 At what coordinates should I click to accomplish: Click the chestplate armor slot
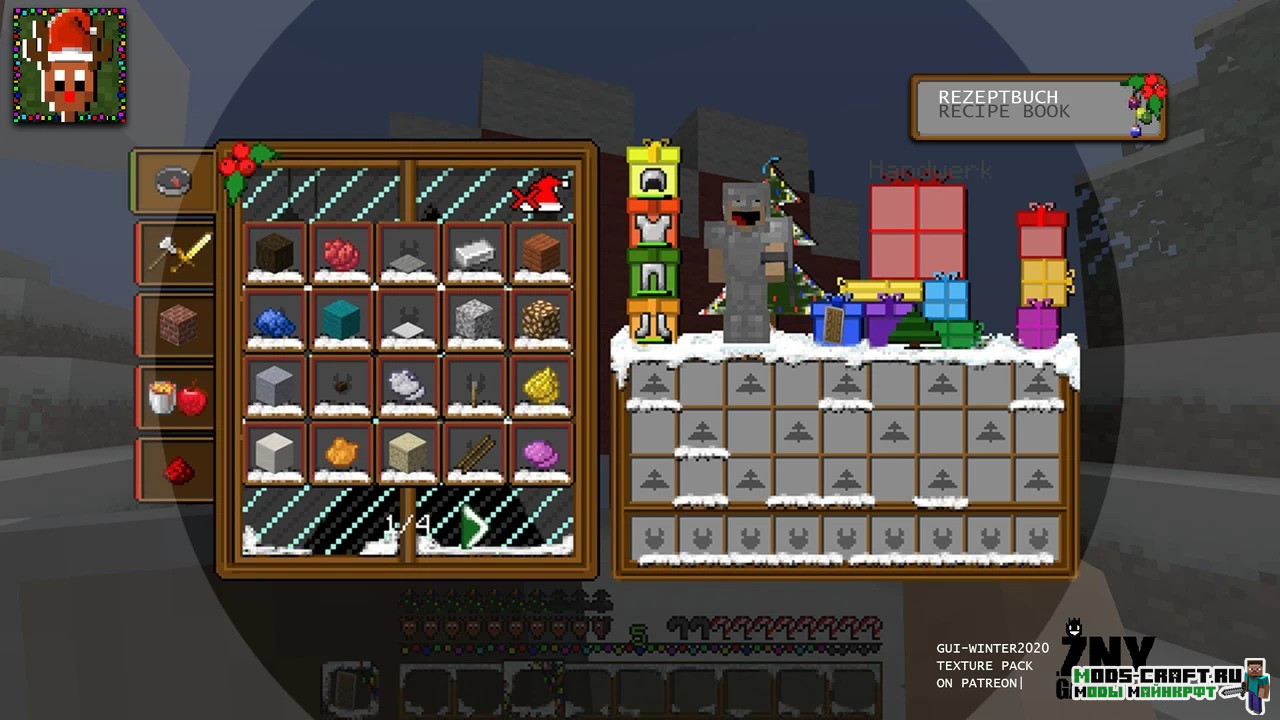click(653, 227)
